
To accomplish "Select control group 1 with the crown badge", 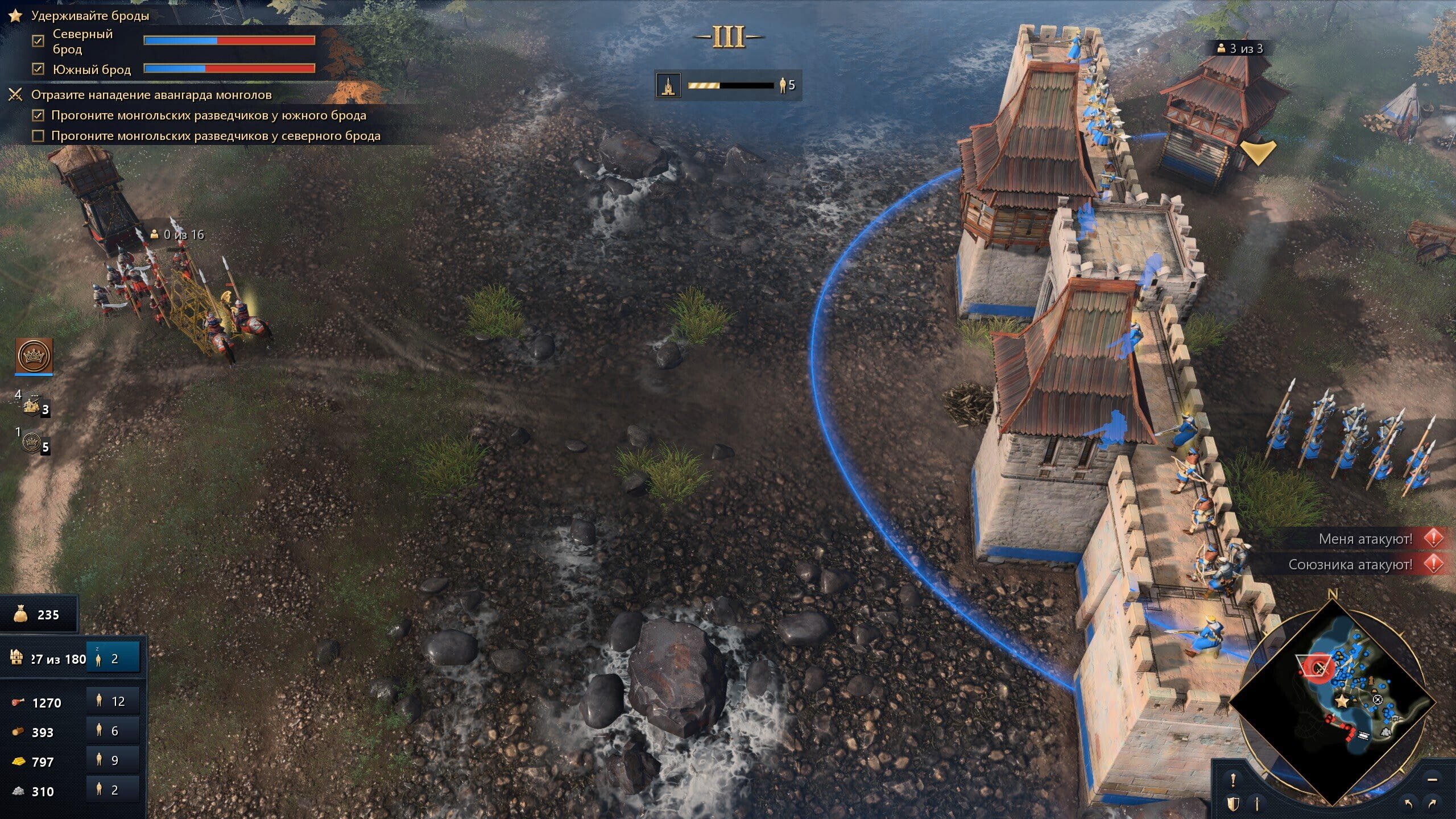I will point(33,442).
